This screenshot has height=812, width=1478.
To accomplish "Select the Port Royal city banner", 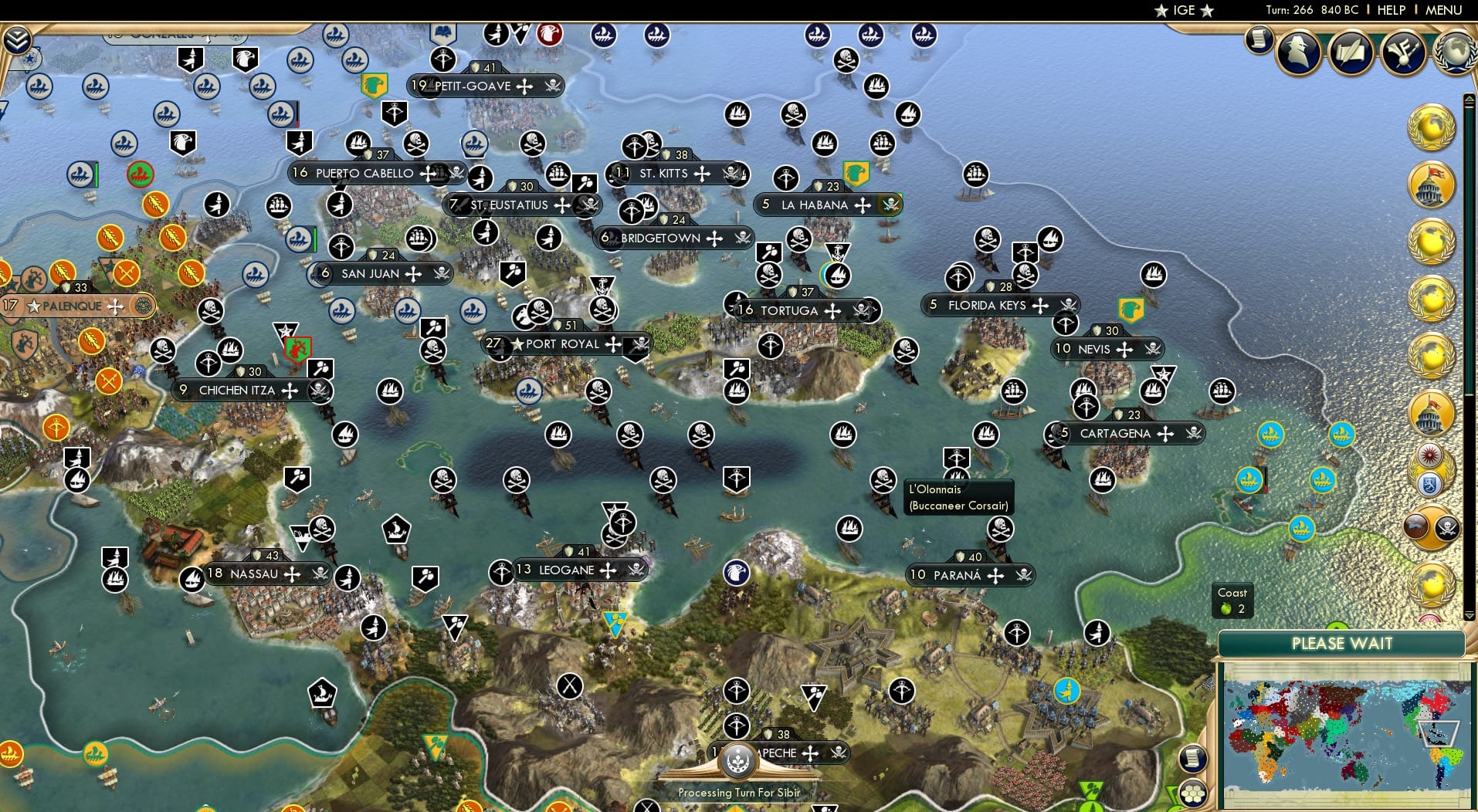I will (564, 343).
